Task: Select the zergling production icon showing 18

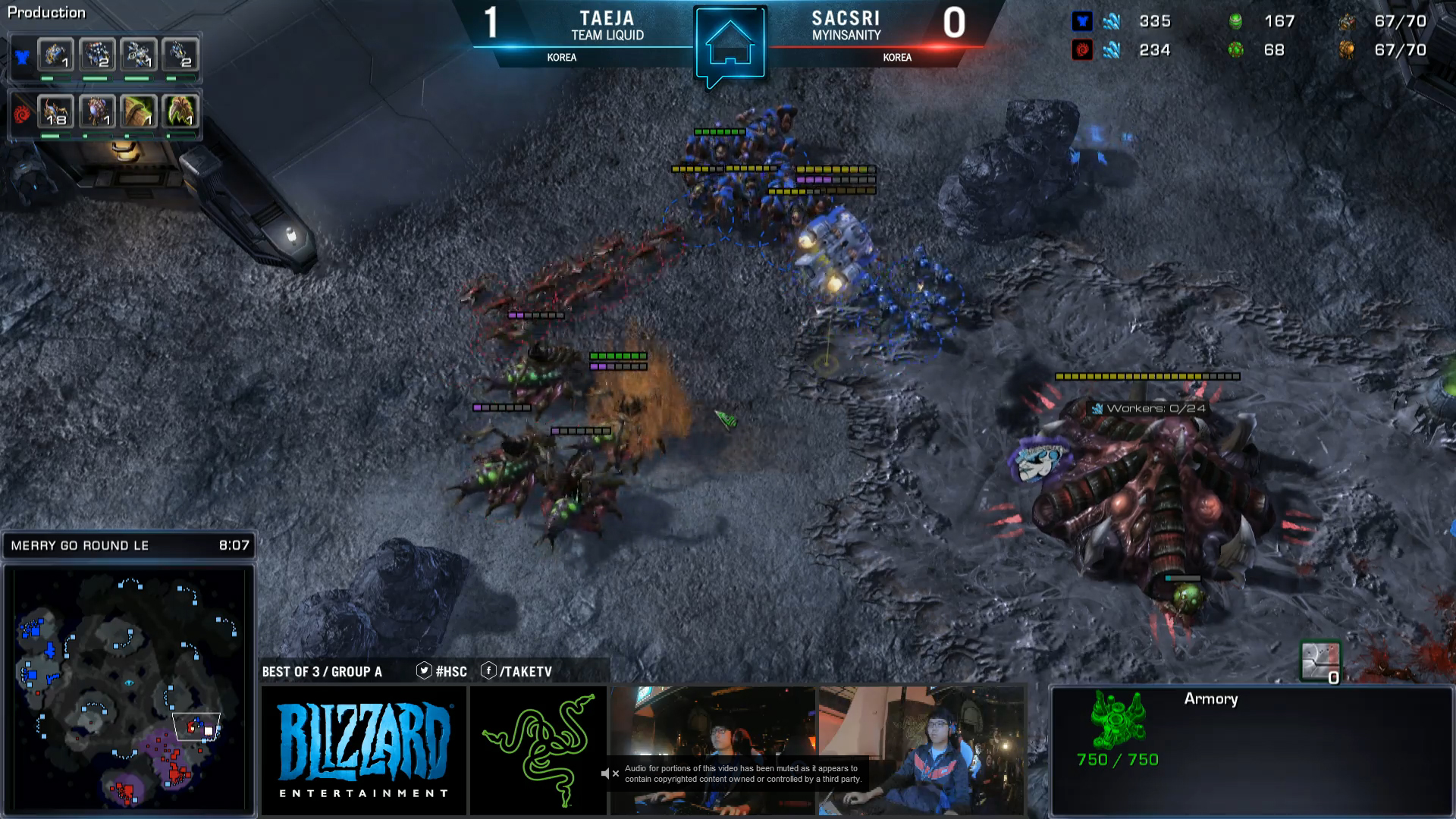Action: pos(55,111)
